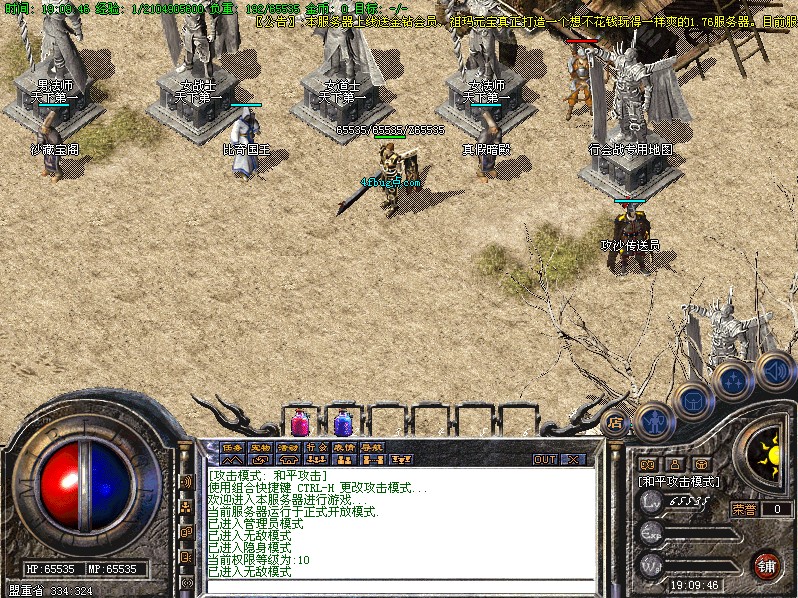Close the game with the X button
Screen dimensions: 798x598
(x=573, y=459)
